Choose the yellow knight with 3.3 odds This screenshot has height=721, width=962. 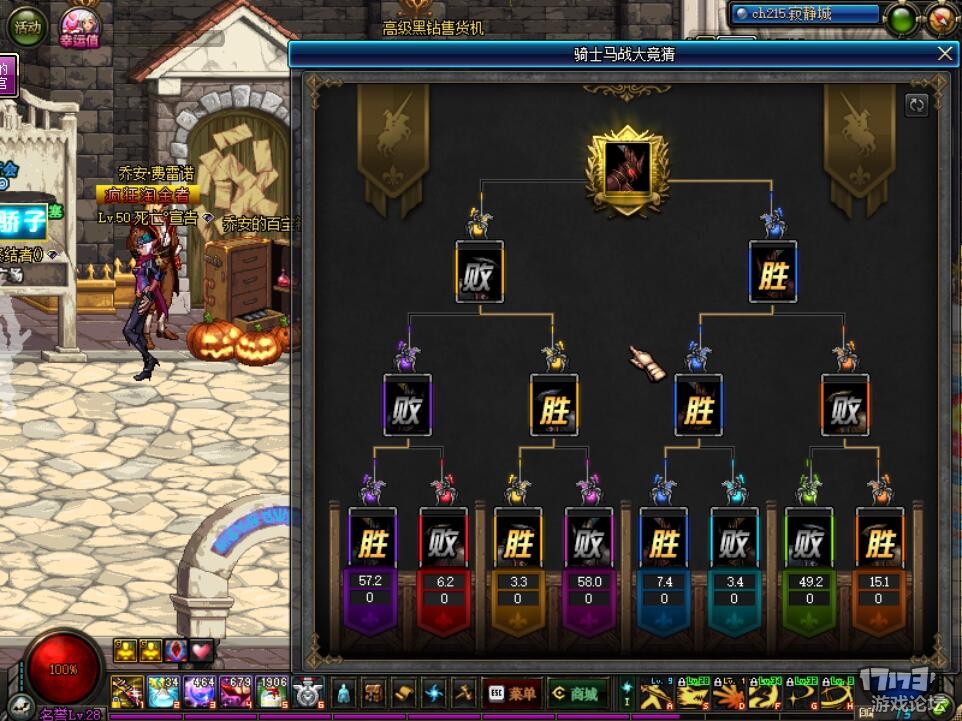click(517, 545)
